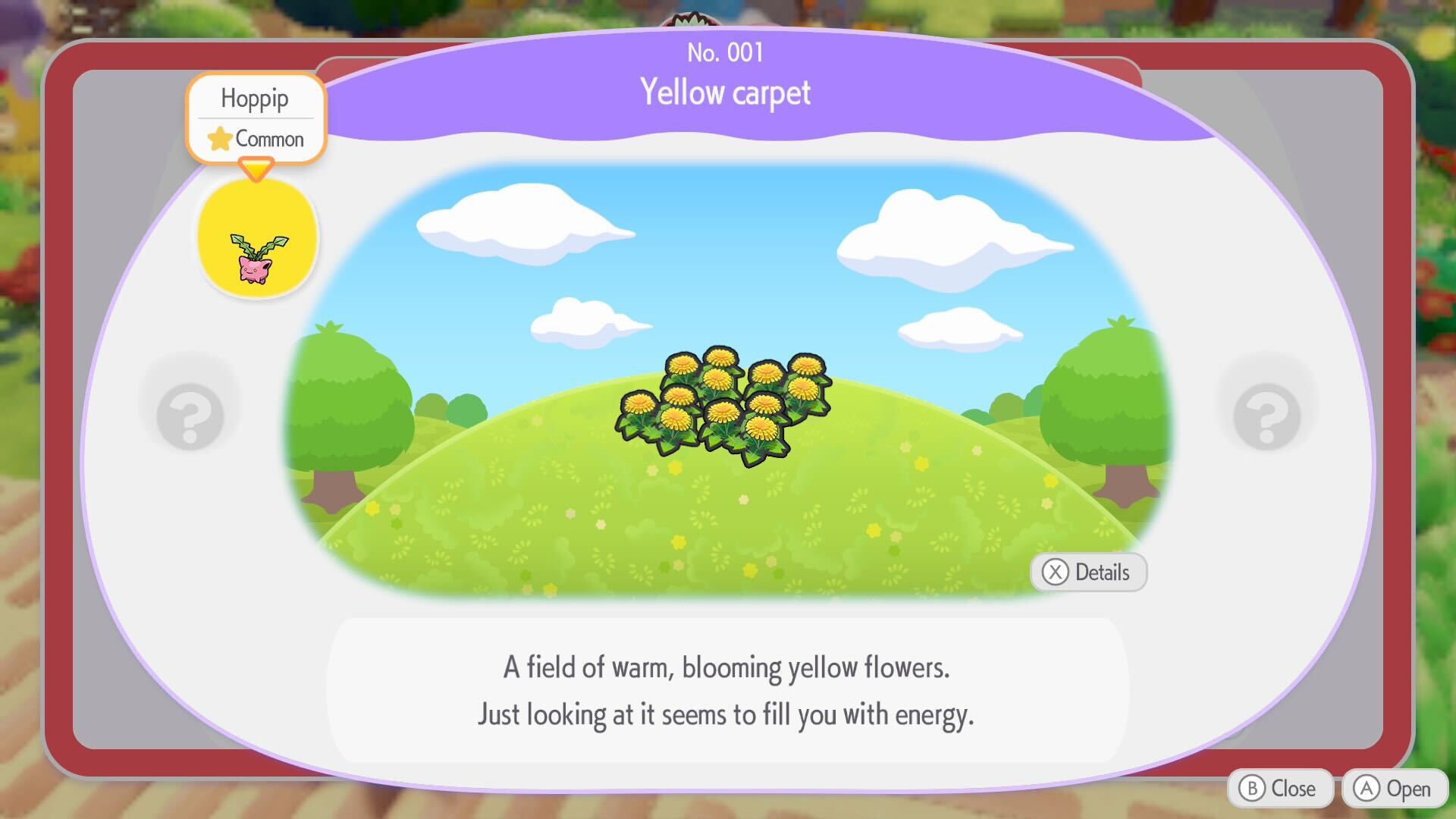Click the X button icon on Details
Image resolution: width=1456 pixels, height=819 pixels.
pos(1055,573)
